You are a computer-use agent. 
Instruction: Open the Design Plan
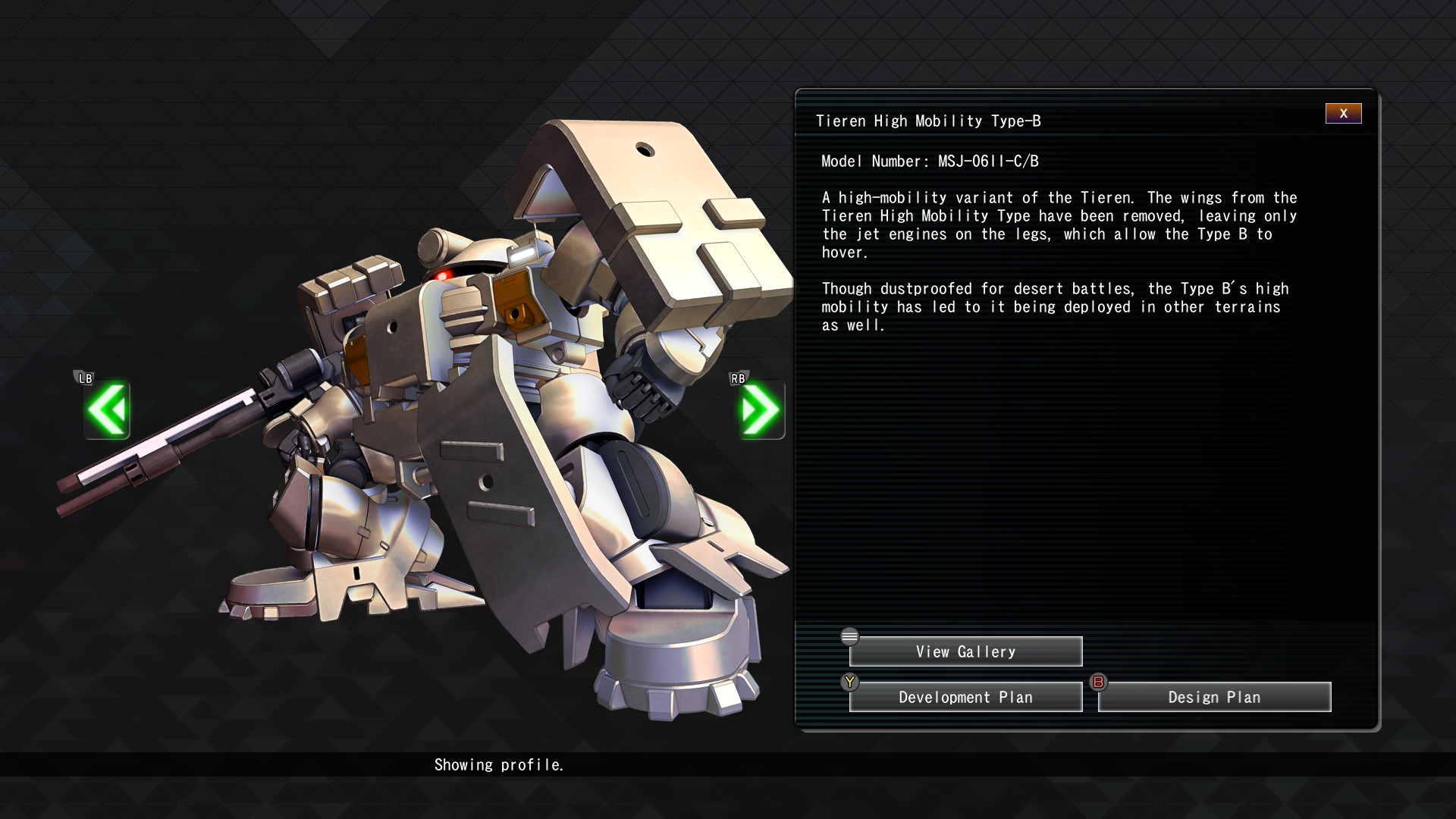[1214, 697]
